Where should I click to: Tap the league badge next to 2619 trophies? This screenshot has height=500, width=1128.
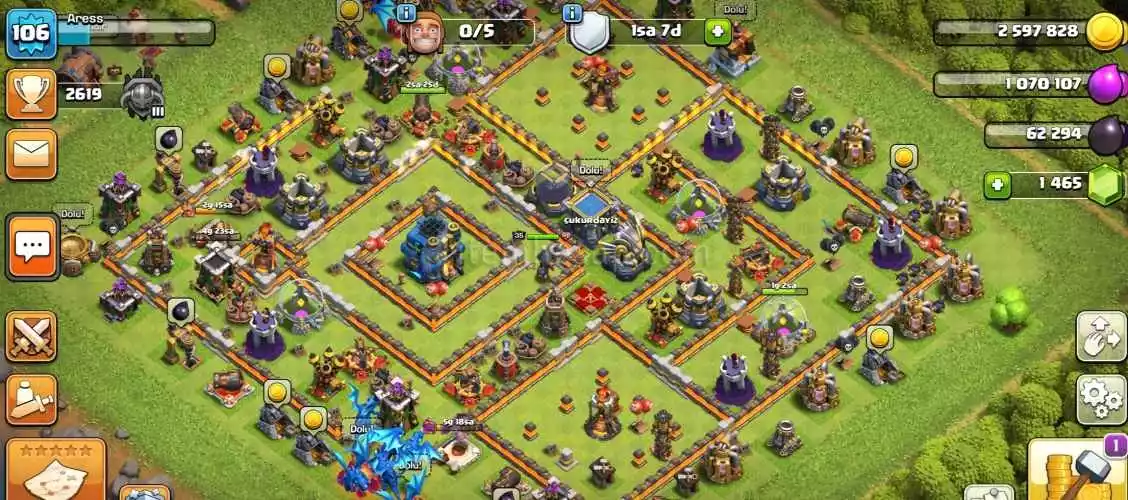(x=142, y=96)
